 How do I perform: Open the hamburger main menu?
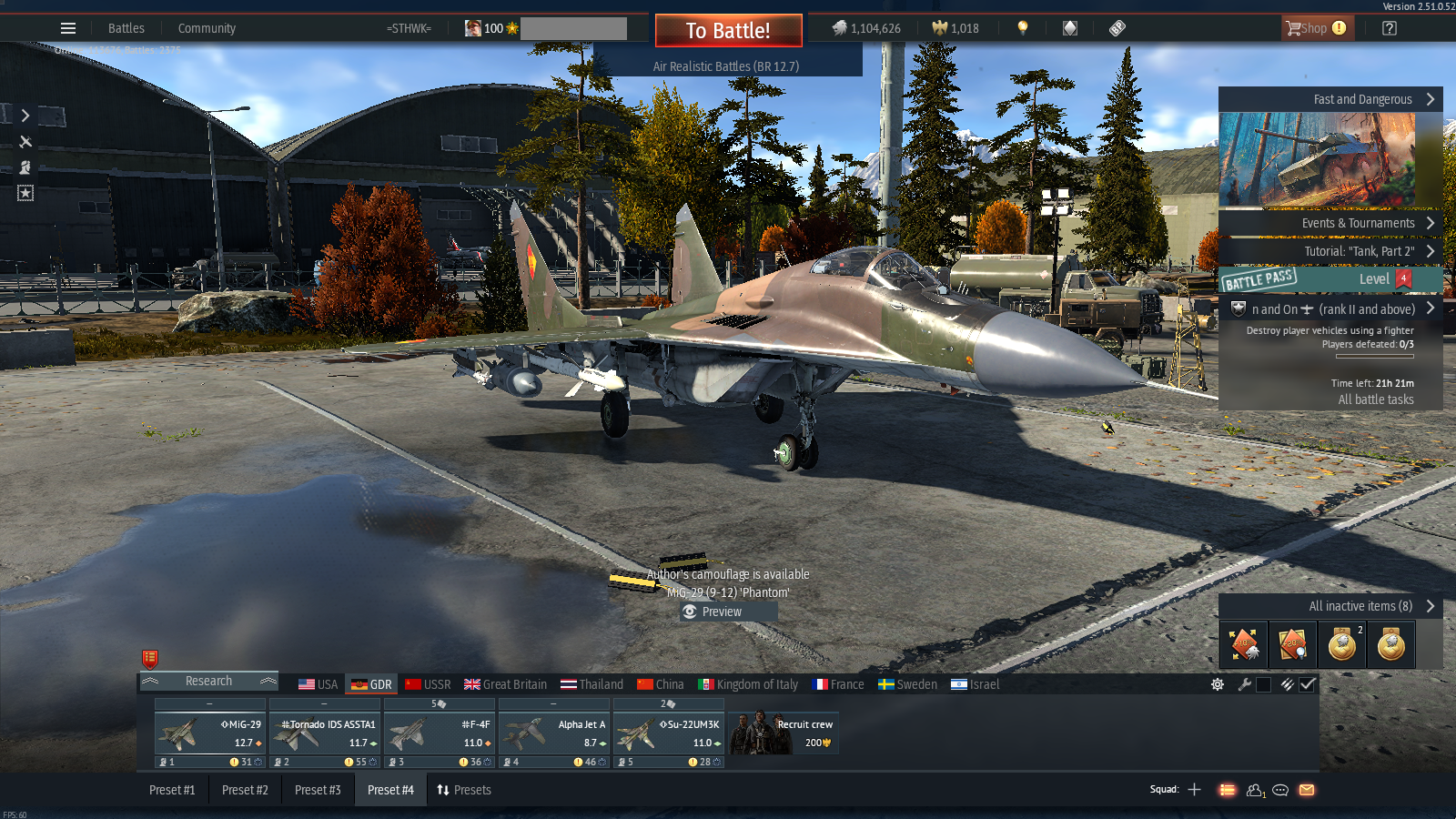(x=68, y=28)
